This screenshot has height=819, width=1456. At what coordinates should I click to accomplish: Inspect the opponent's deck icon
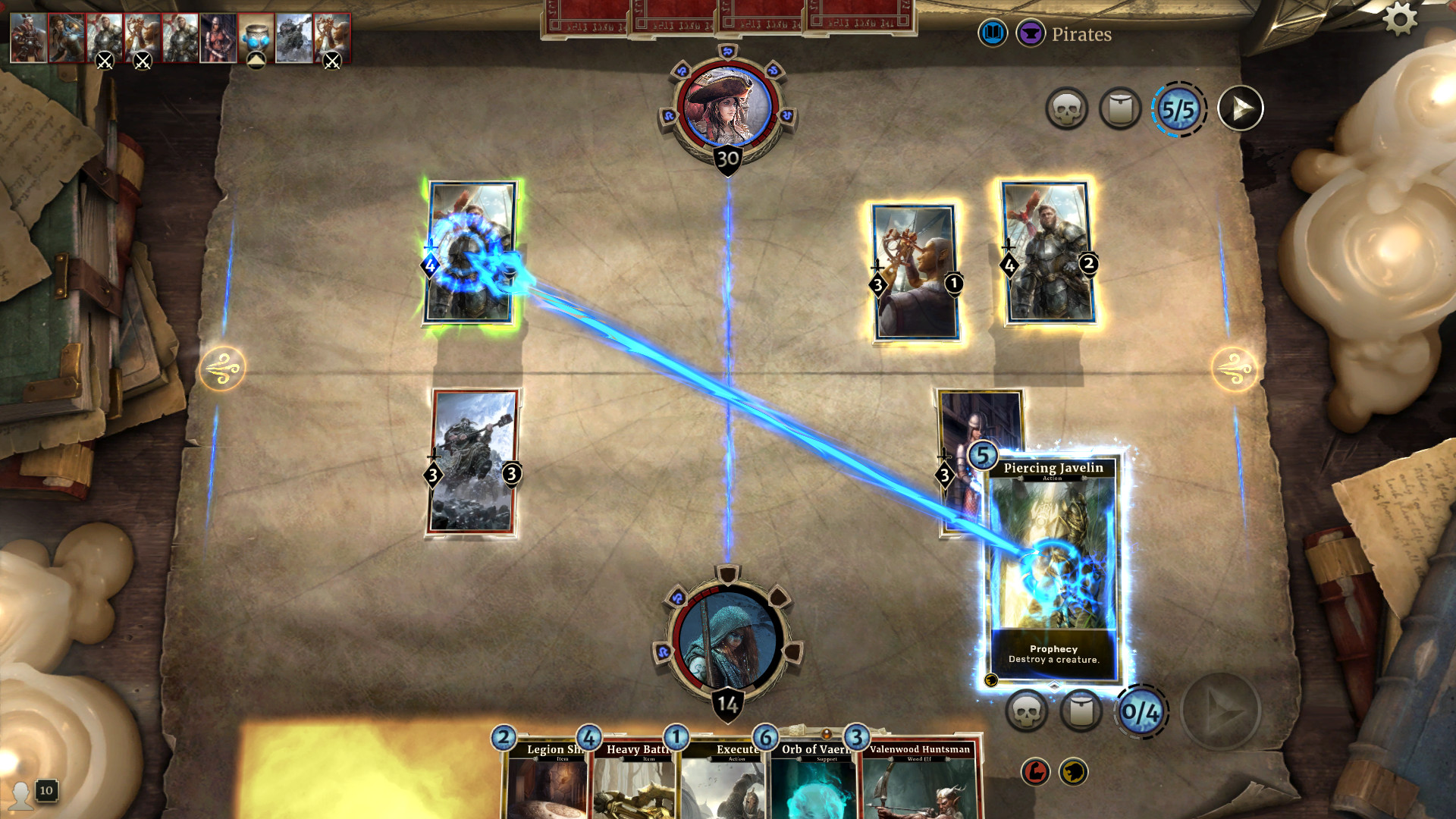click(x=1120, y=109)
